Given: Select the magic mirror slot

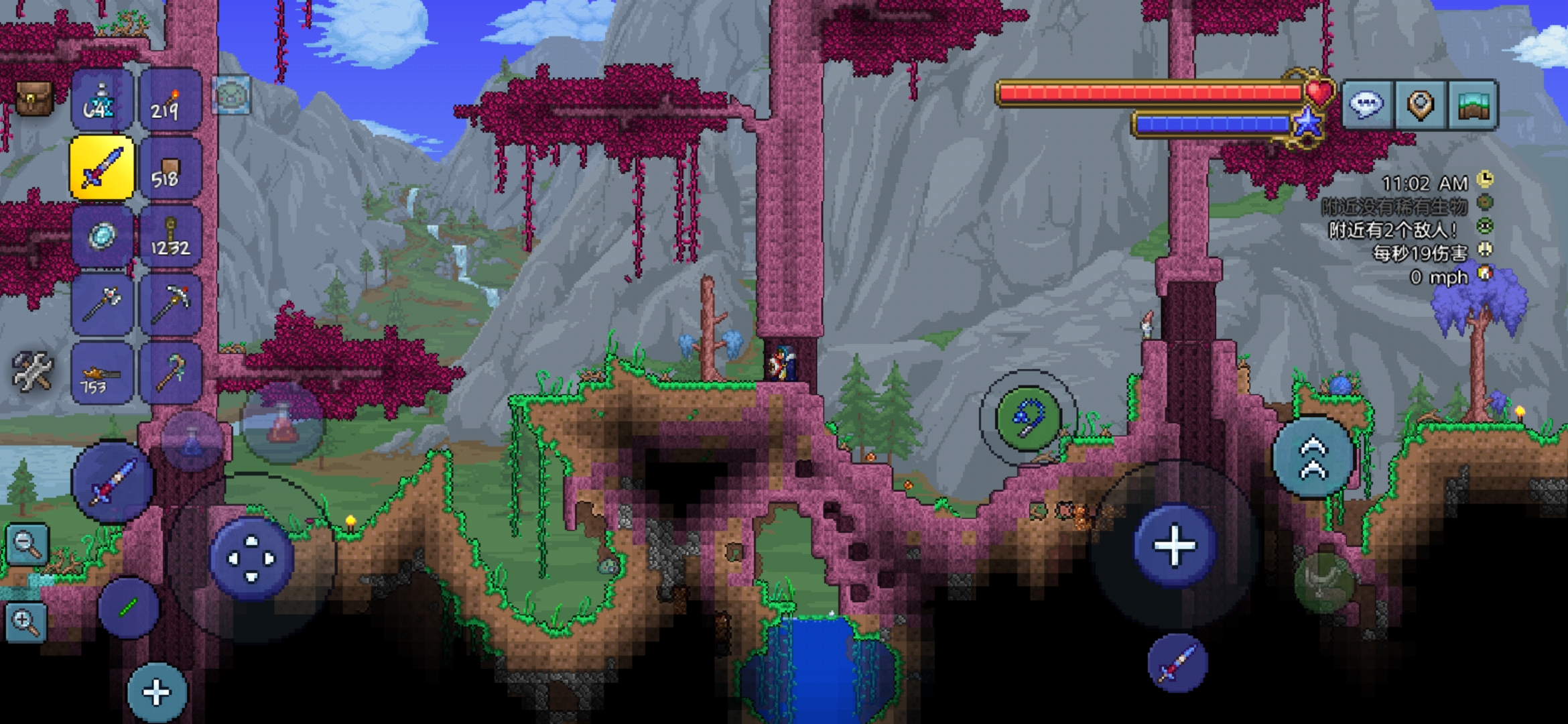Looking at the screenshot, I should click(x=102, y=237).
